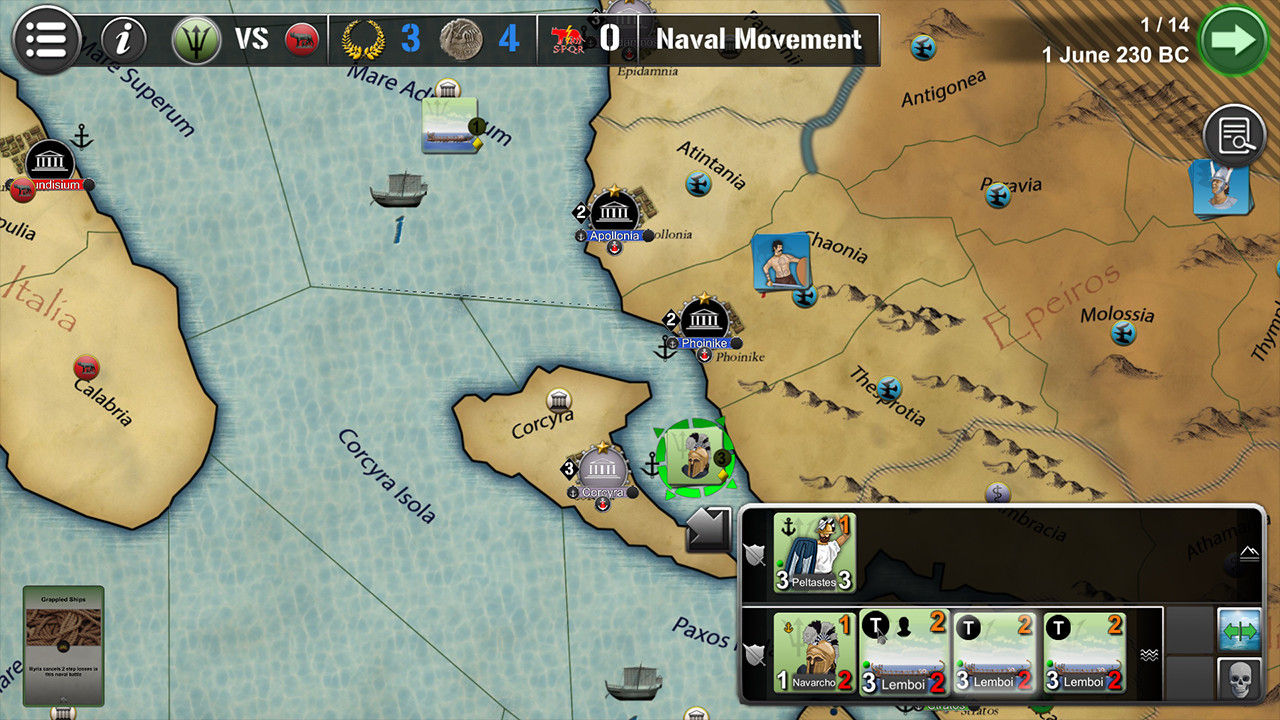Select the green-highlighted fleet stack near Corcyra
This screenshot has width=1280, height=720.
(x=695, y=458)
